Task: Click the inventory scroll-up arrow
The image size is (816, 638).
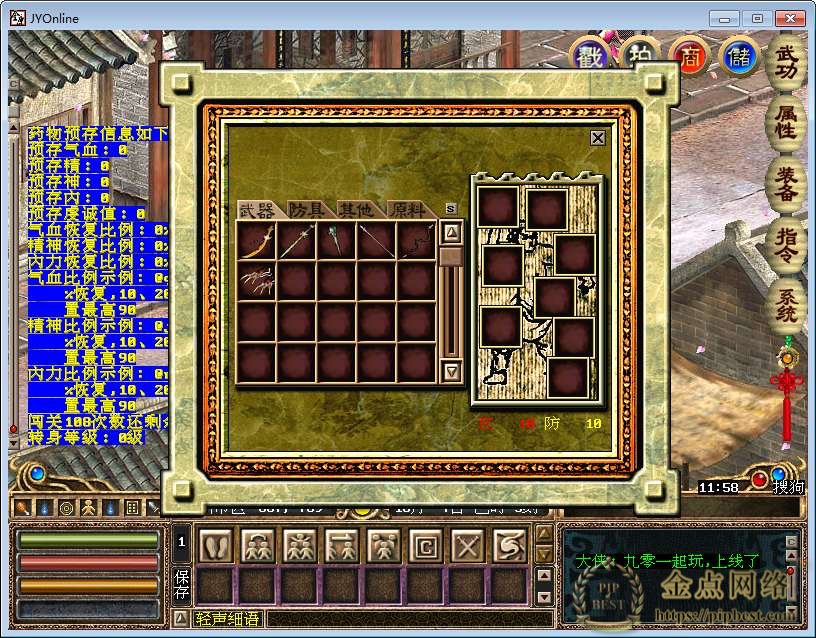Action: 451,233
